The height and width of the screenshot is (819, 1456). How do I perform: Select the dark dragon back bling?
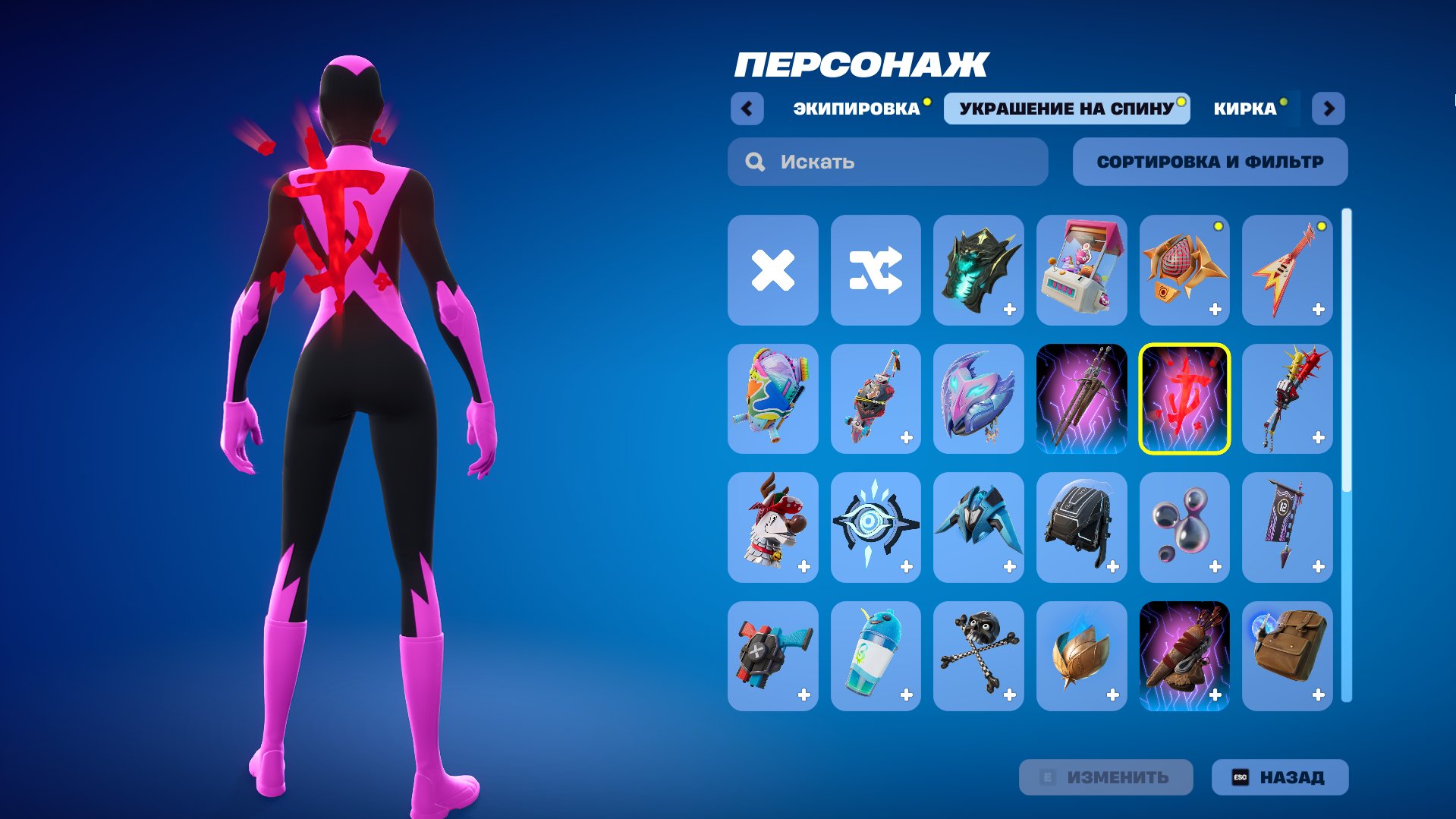979,271
